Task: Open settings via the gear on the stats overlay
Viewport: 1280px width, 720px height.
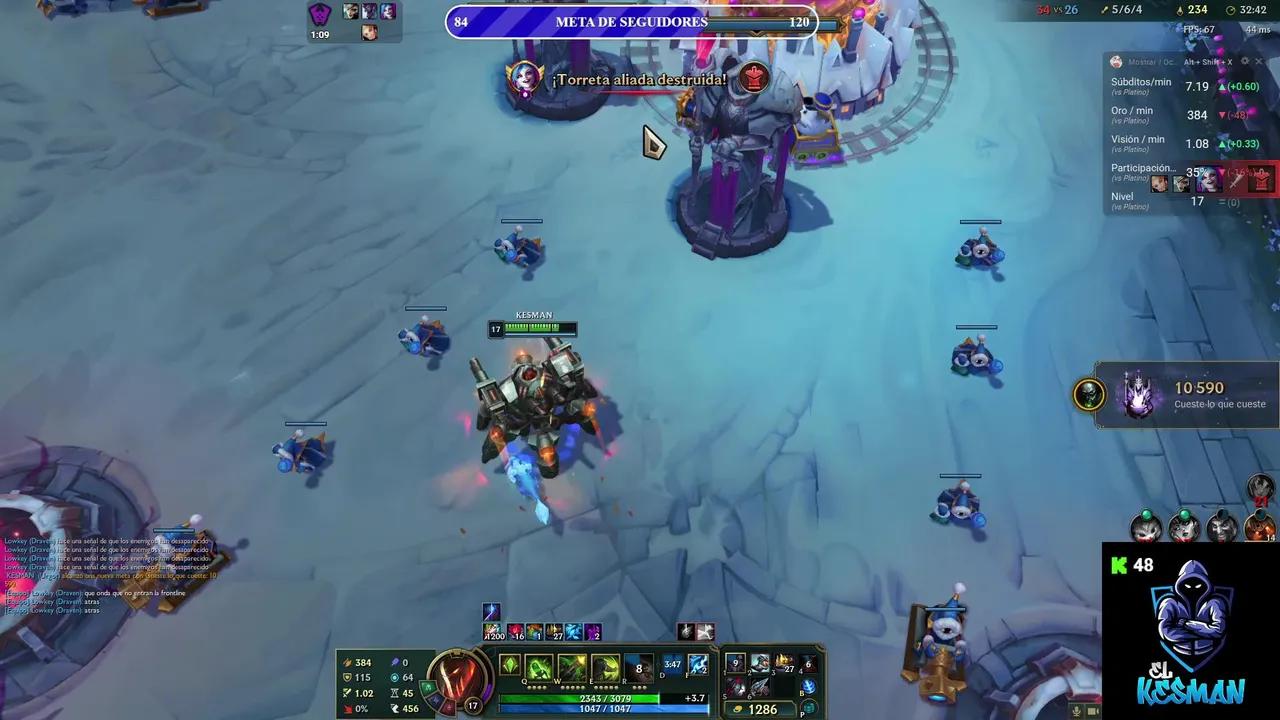Action: click(x=1246, y=61)
